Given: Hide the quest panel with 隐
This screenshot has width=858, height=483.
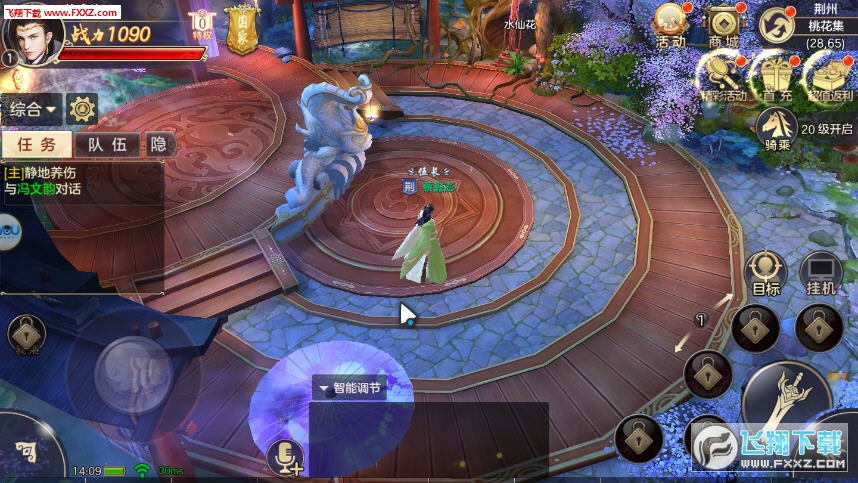Looking at the screenshot, I should (x=157, y=144).
